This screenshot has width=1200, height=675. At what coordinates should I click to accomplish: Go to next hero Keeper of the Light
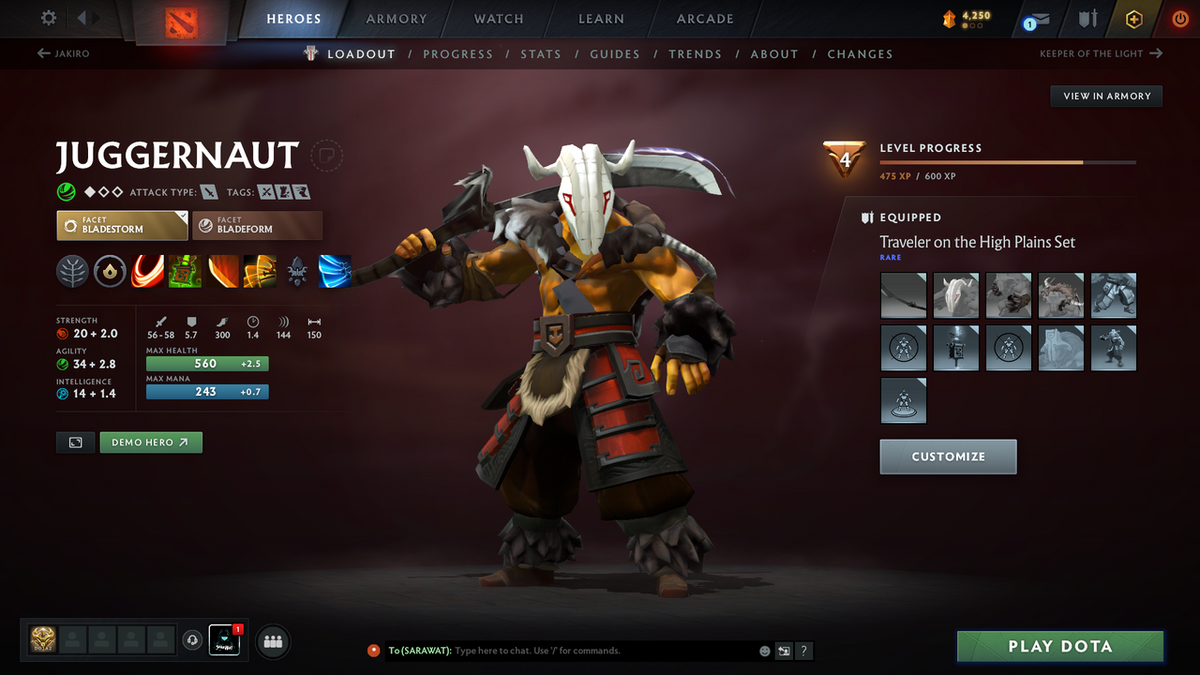(1100, 54)
